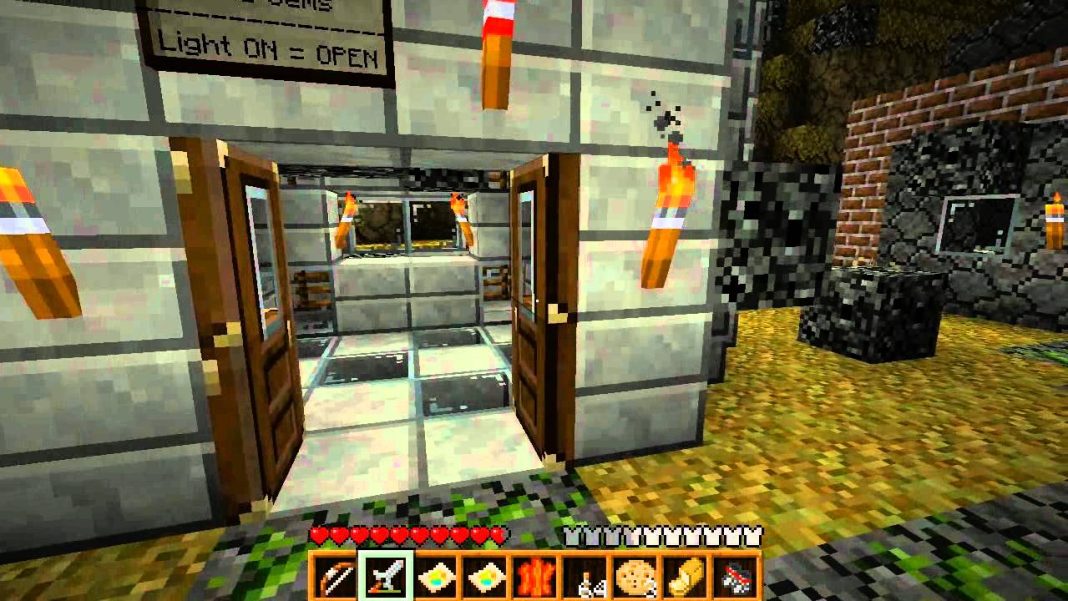Pick the cookie in the hotbar
The height and width of the screenshot is (601, 1068).
[634, 577]
